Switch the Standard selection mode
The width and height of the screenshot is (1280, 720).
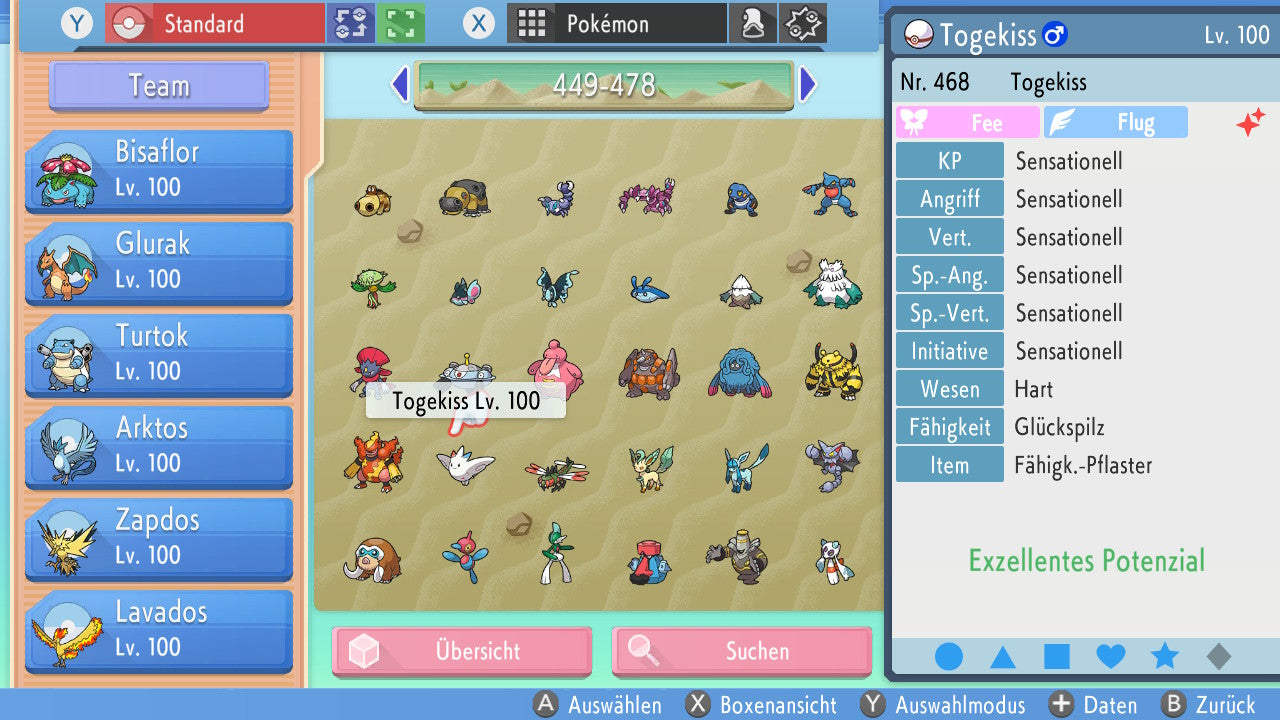pos(214,24)
